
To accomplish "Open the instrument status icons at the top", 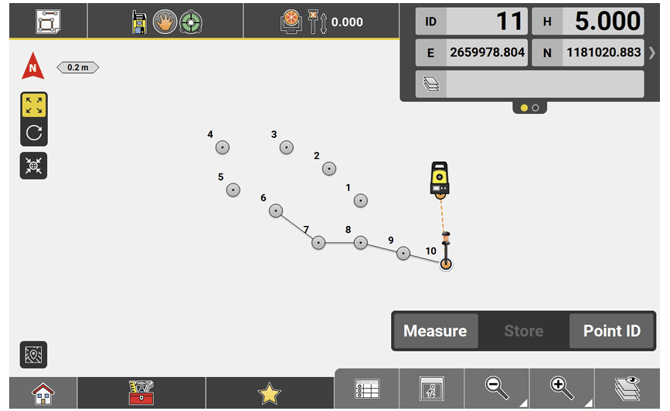I will [x=164, y=20].
